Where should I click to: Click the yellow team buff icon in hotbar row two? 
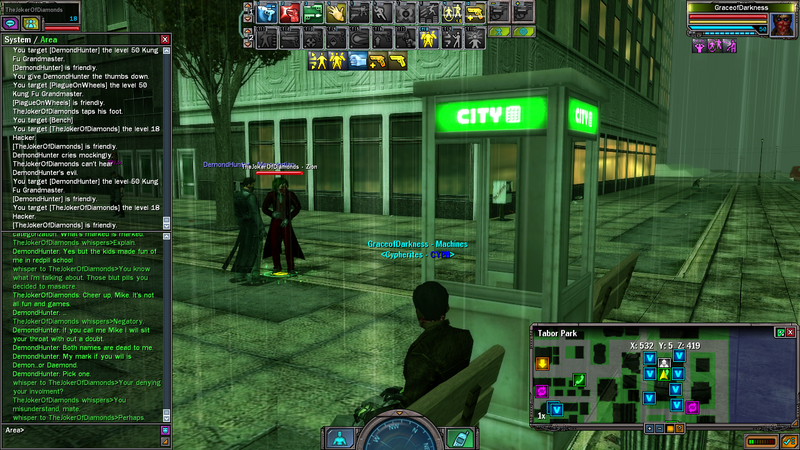click(428, 38)
